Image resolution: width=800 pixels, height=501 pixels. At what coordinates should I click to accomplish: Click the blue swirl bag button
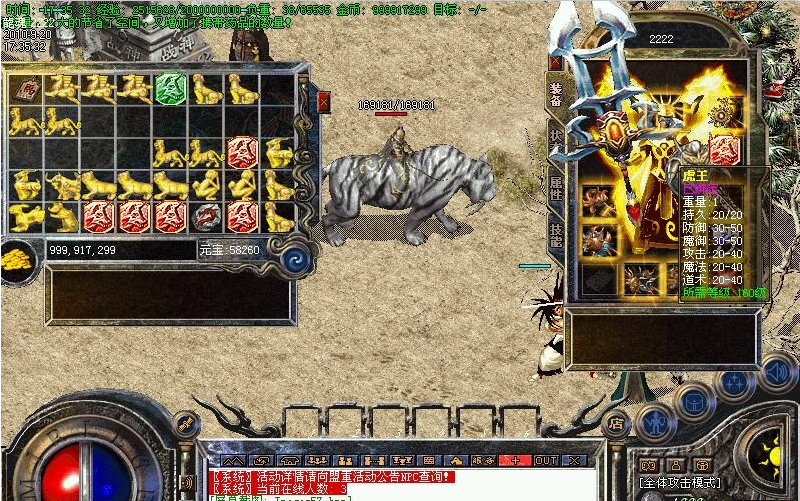click(294, 260)
